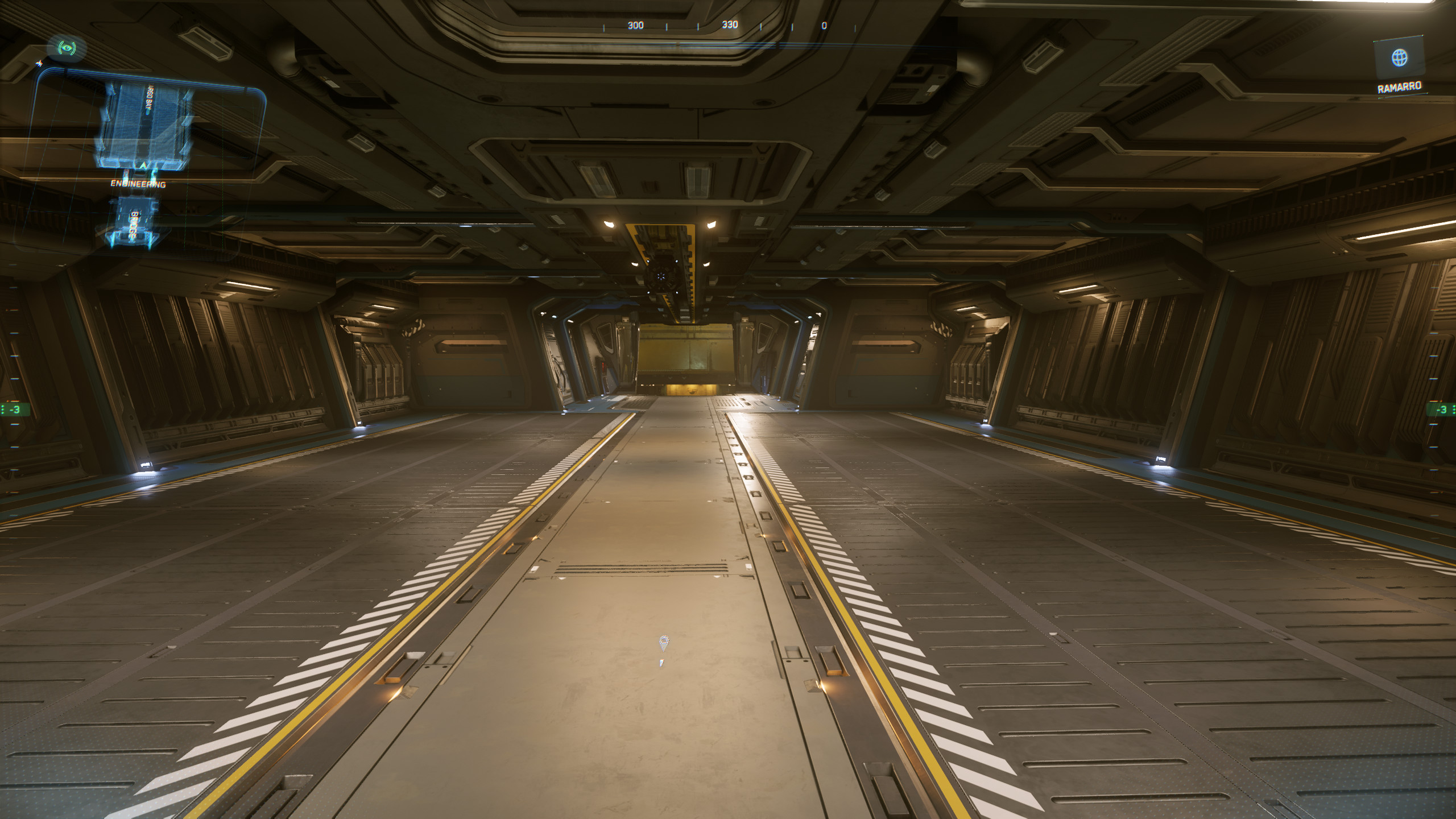1456x819 pixels.
Task: Select the green eye scanner icon
Action: coord(68,48)
